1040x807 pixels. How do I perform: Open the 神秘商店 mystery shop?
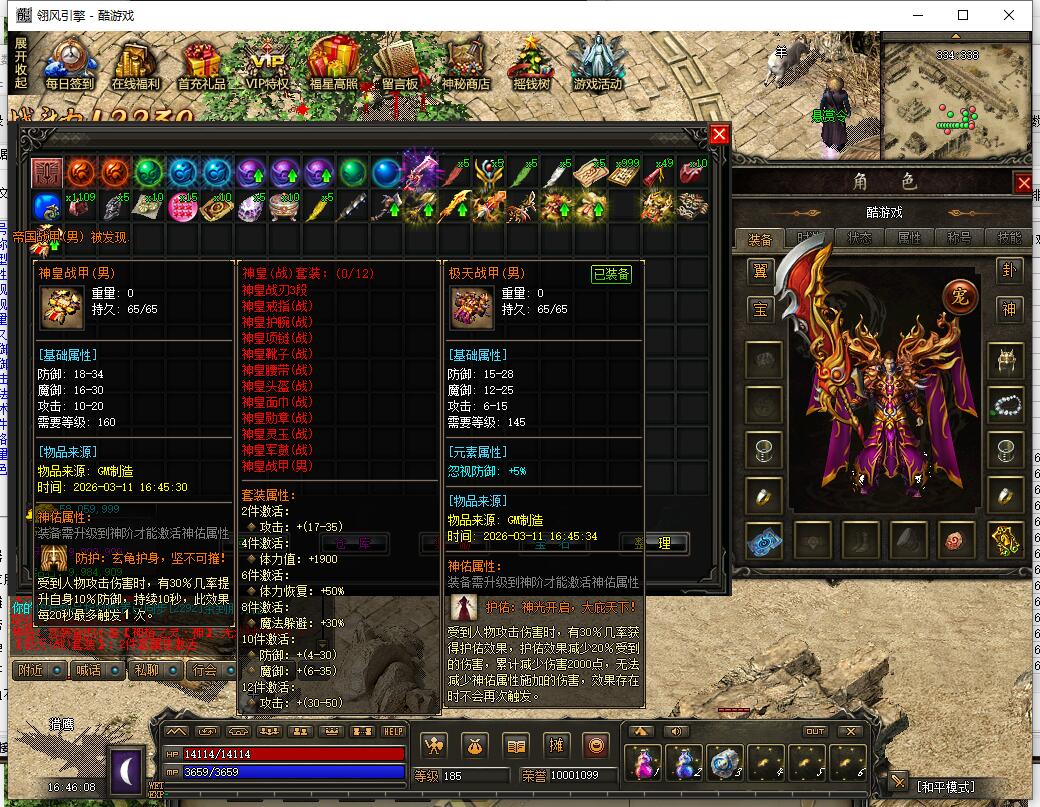coord(465,65)
